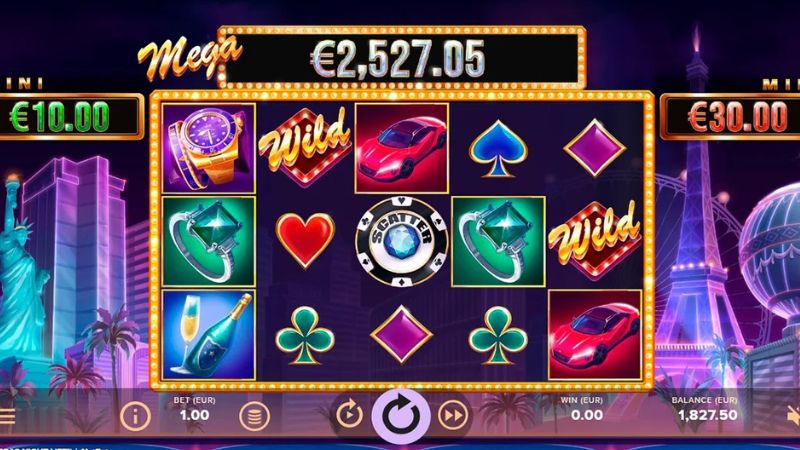
Task: Toggle the sound speaker icon
Action: 792,415
